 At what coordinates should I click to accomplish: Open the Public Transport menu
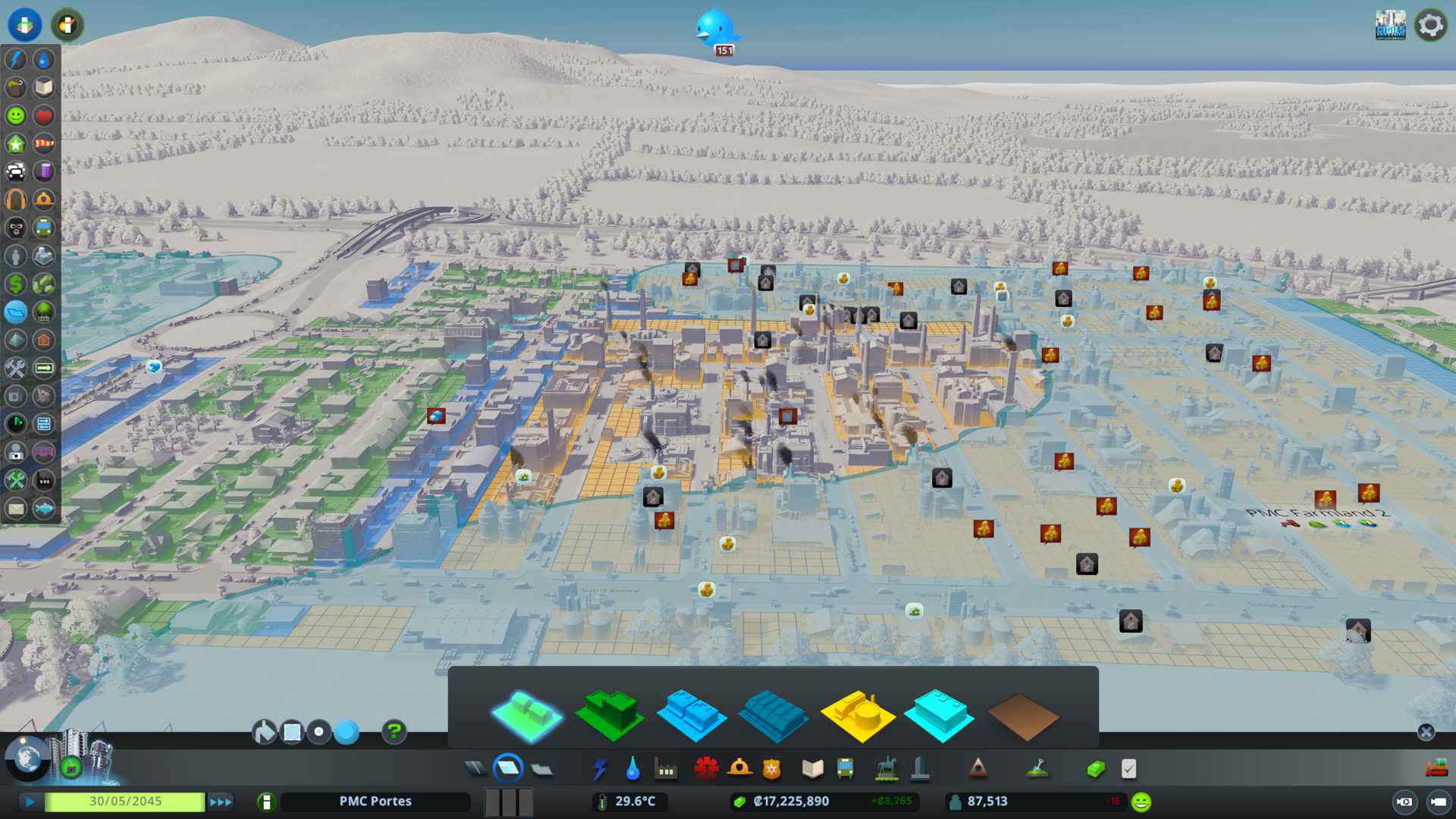(845, 769)
